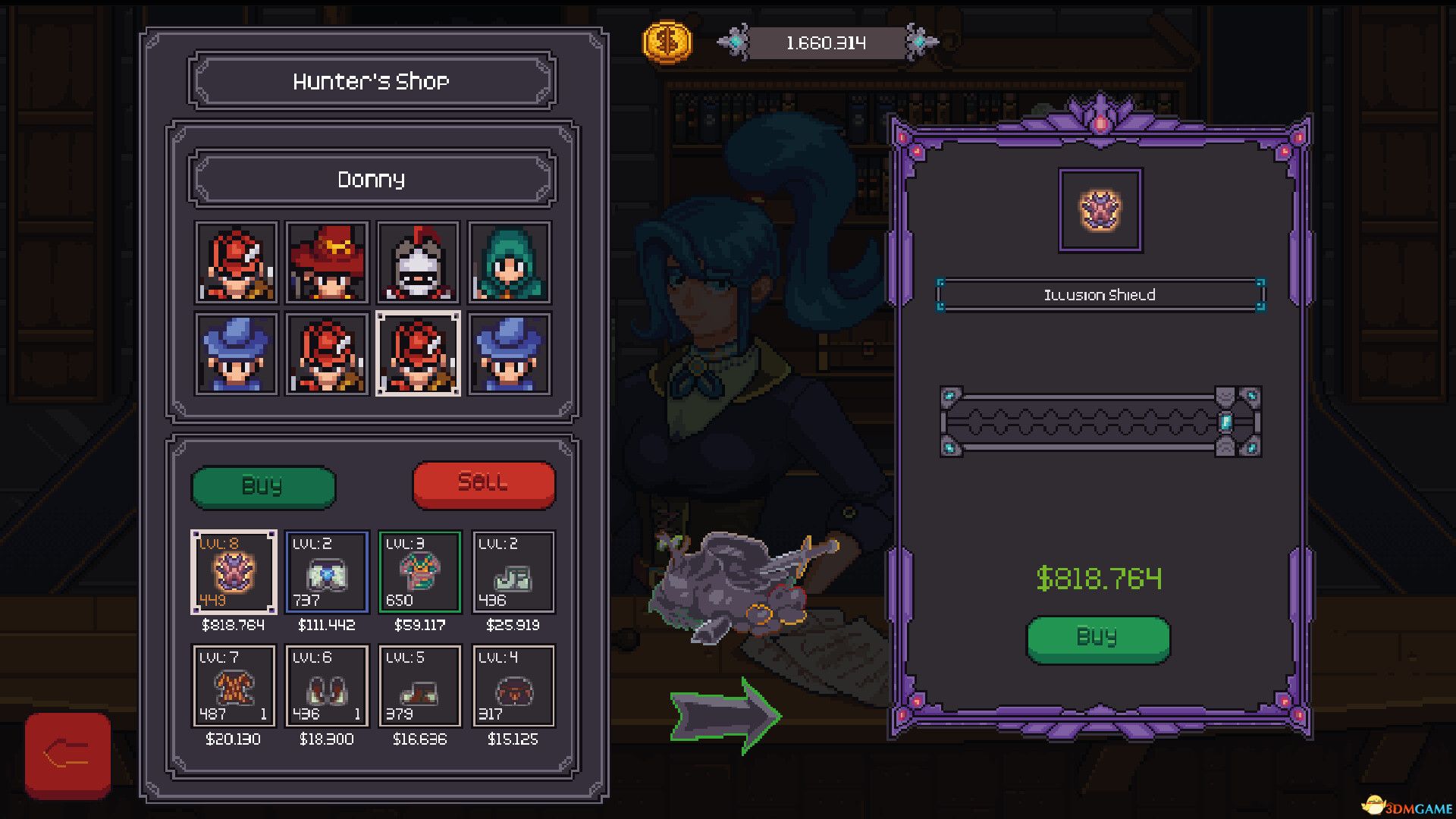
Task: Switch to the Buy tab
Action: coord(262,486)
